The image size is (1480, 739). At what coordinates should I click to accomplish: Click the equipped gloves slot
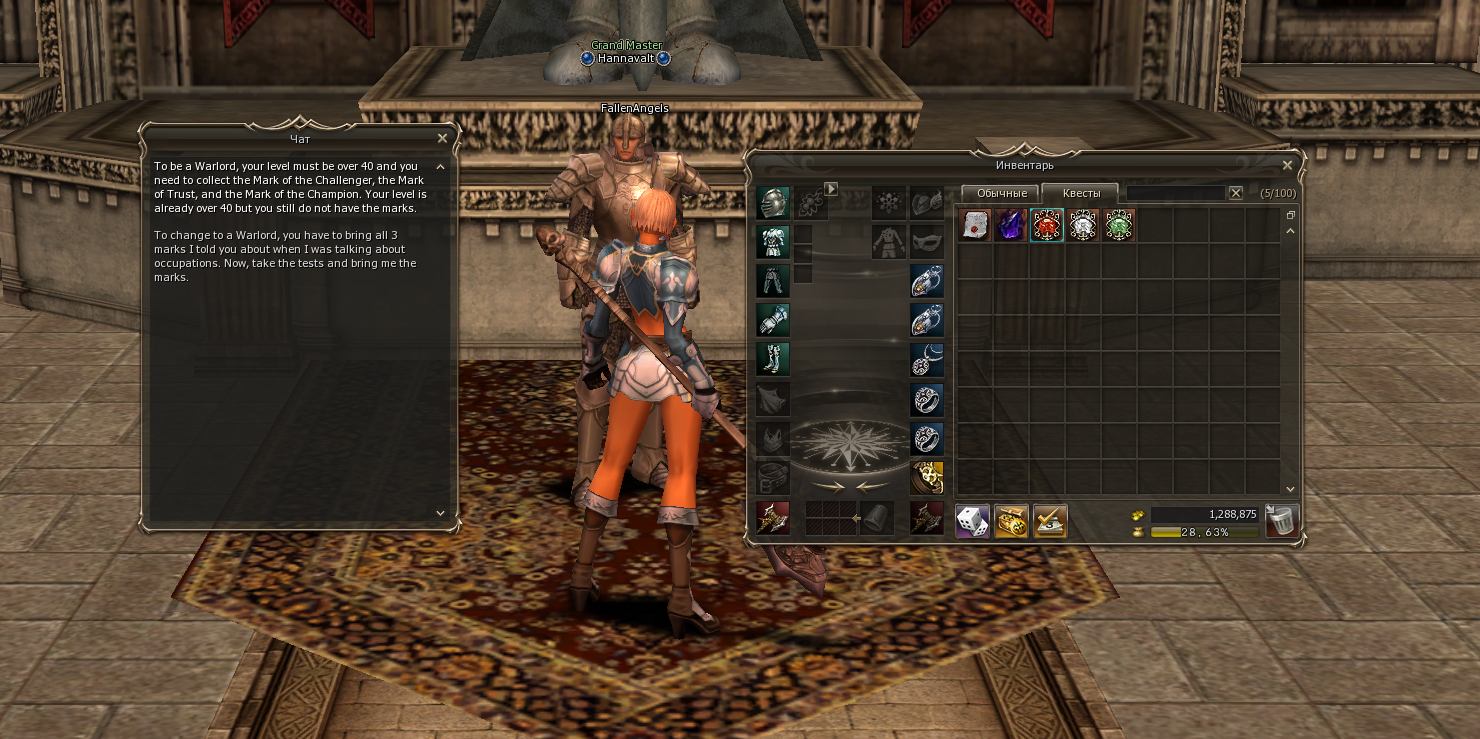pyautogui.click(x=773, y=320)
